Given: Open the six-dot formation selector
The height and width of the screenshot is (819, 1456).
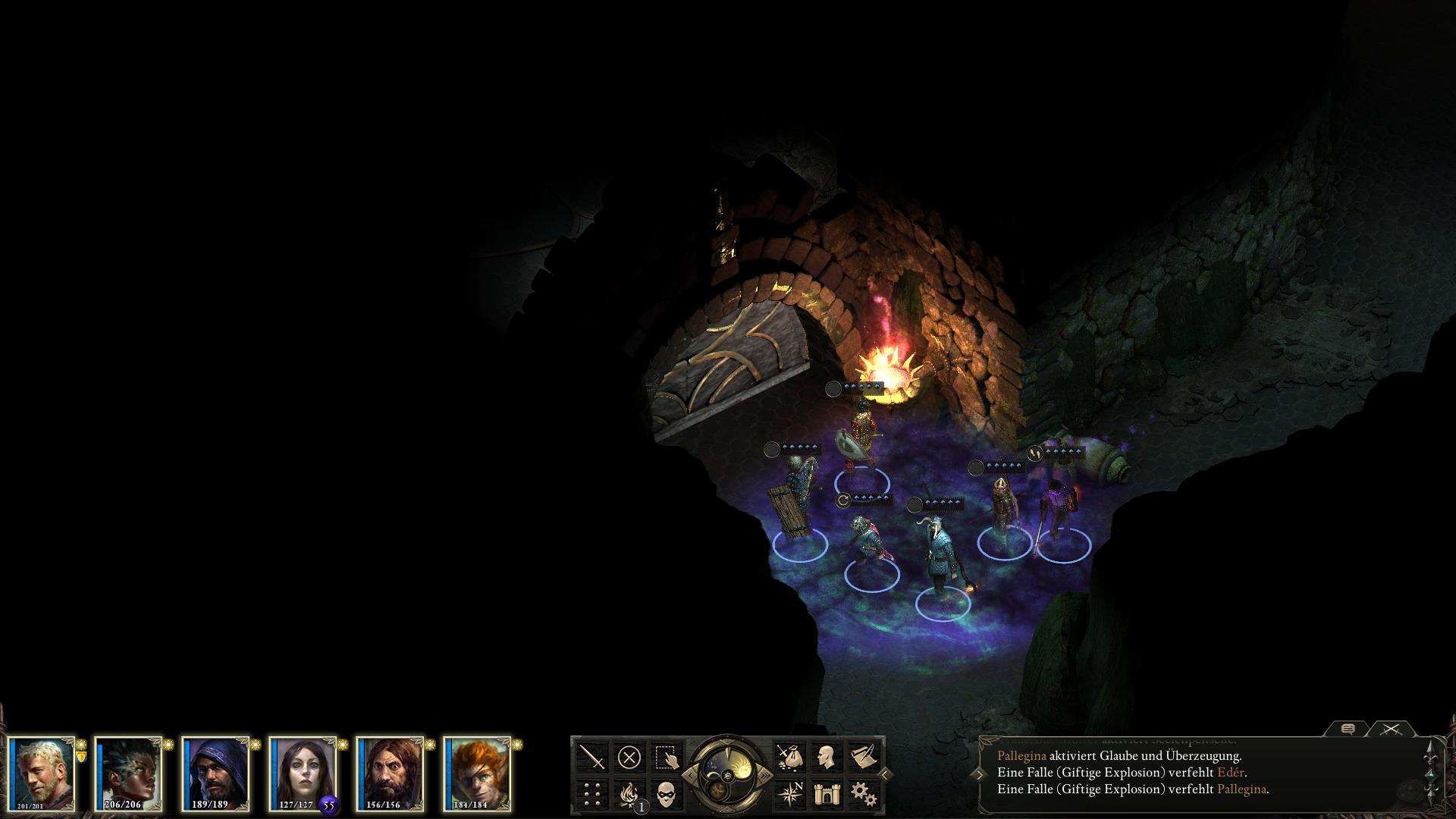Looking at the screenshot, I should pos(592,793).
